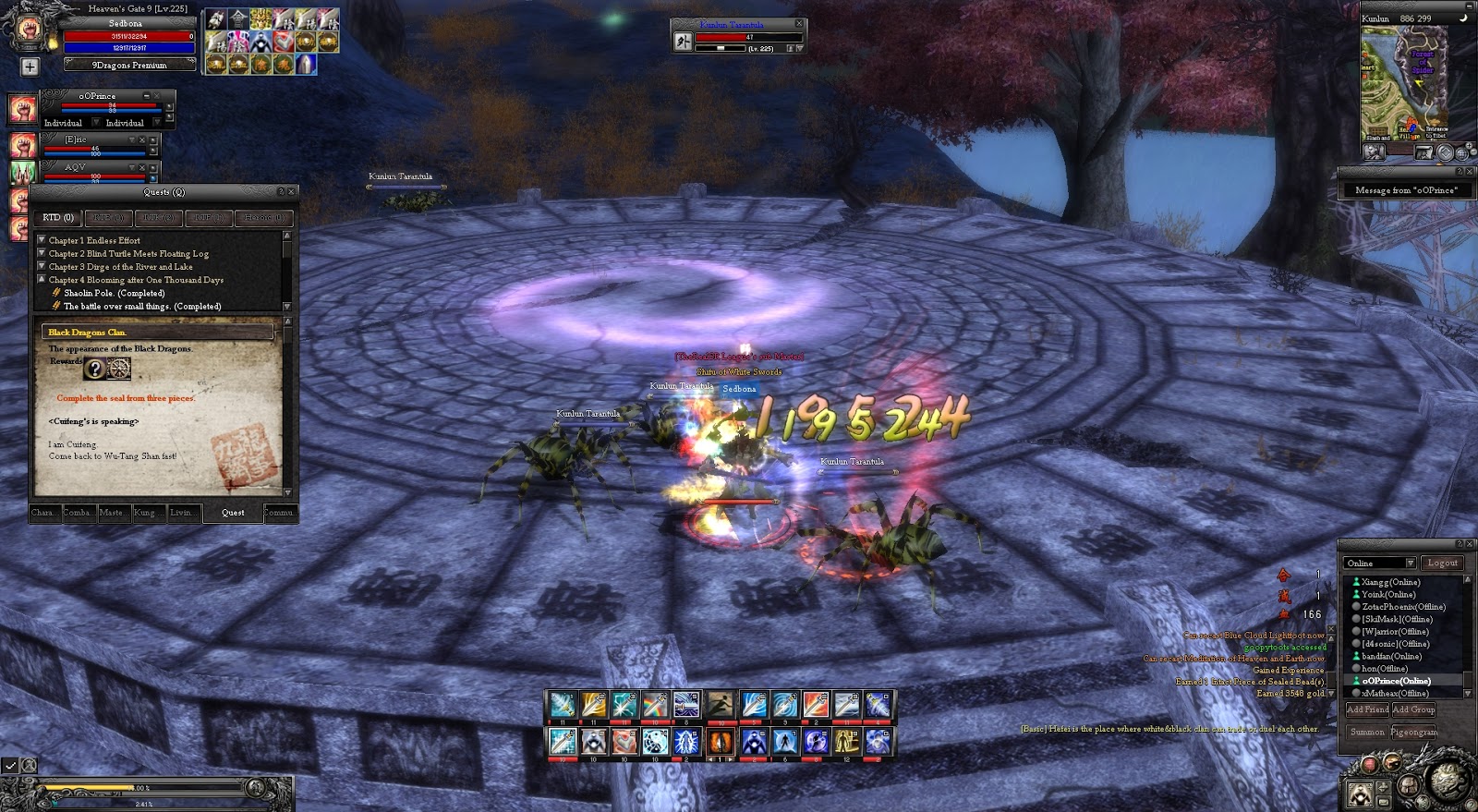Image resolution: width=1478 pixels, height=812 pixels.
Task: Select the rainbow sword skill on the hotbar
Action: [657, 707]
